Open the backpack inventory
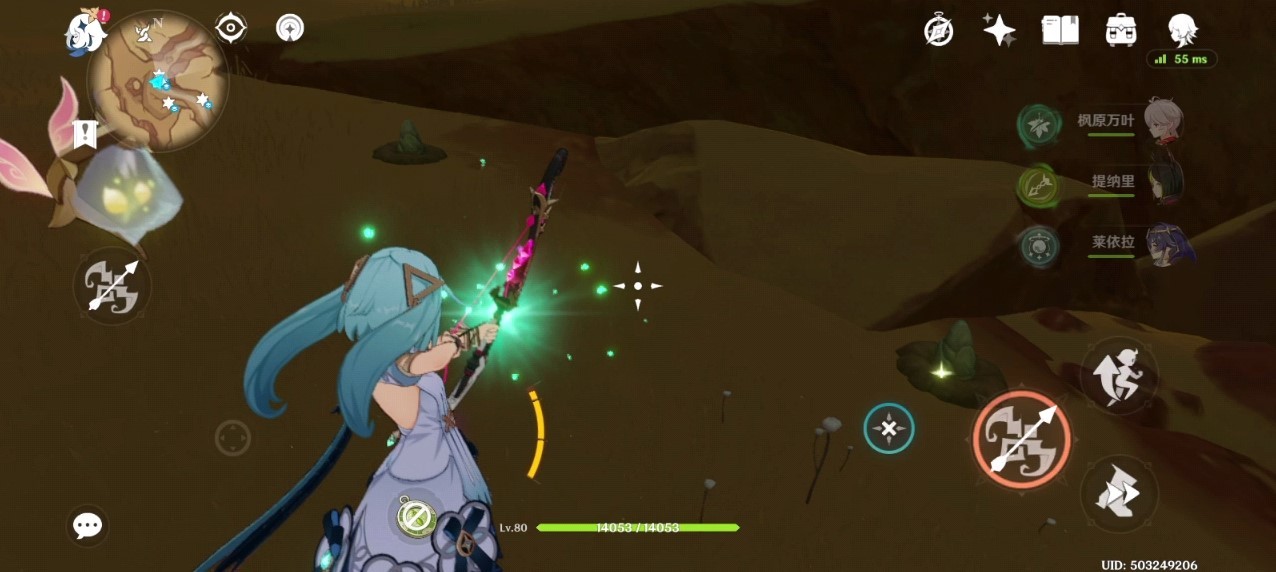Screen dimensions: 1276x572 pos(1121,30)
